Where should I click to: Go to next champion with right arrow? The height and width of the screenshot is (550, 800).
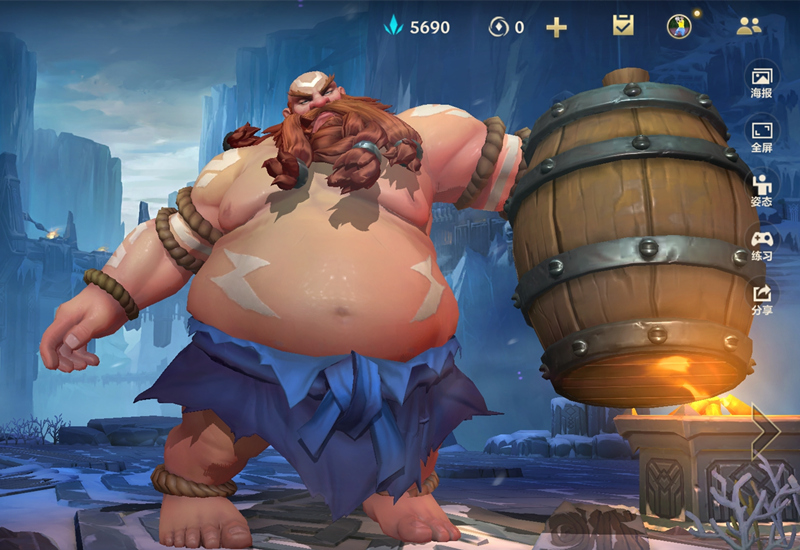tap(766, 430)
